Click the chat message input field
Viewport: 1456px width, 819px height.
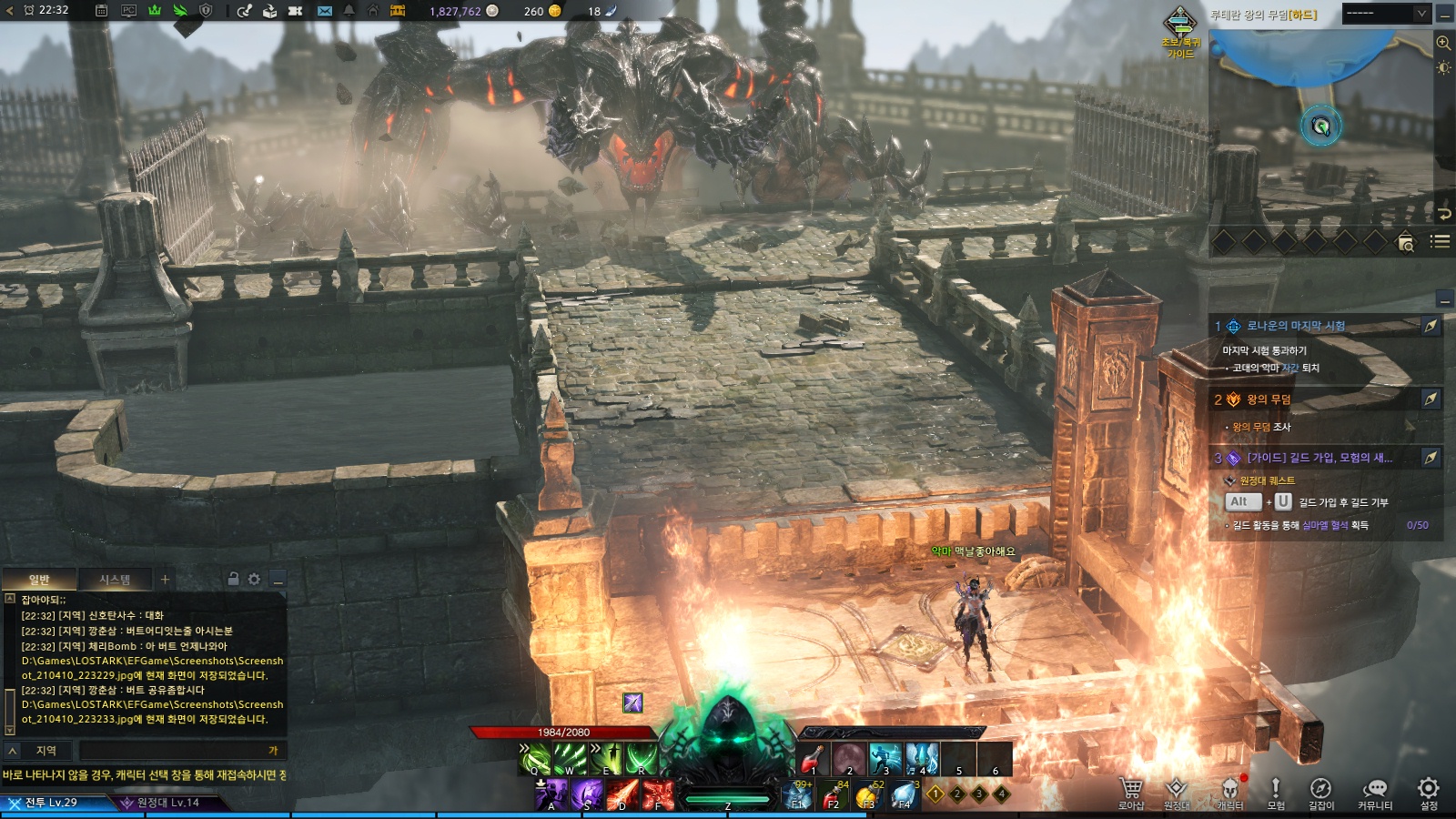(x=173, y=751)
